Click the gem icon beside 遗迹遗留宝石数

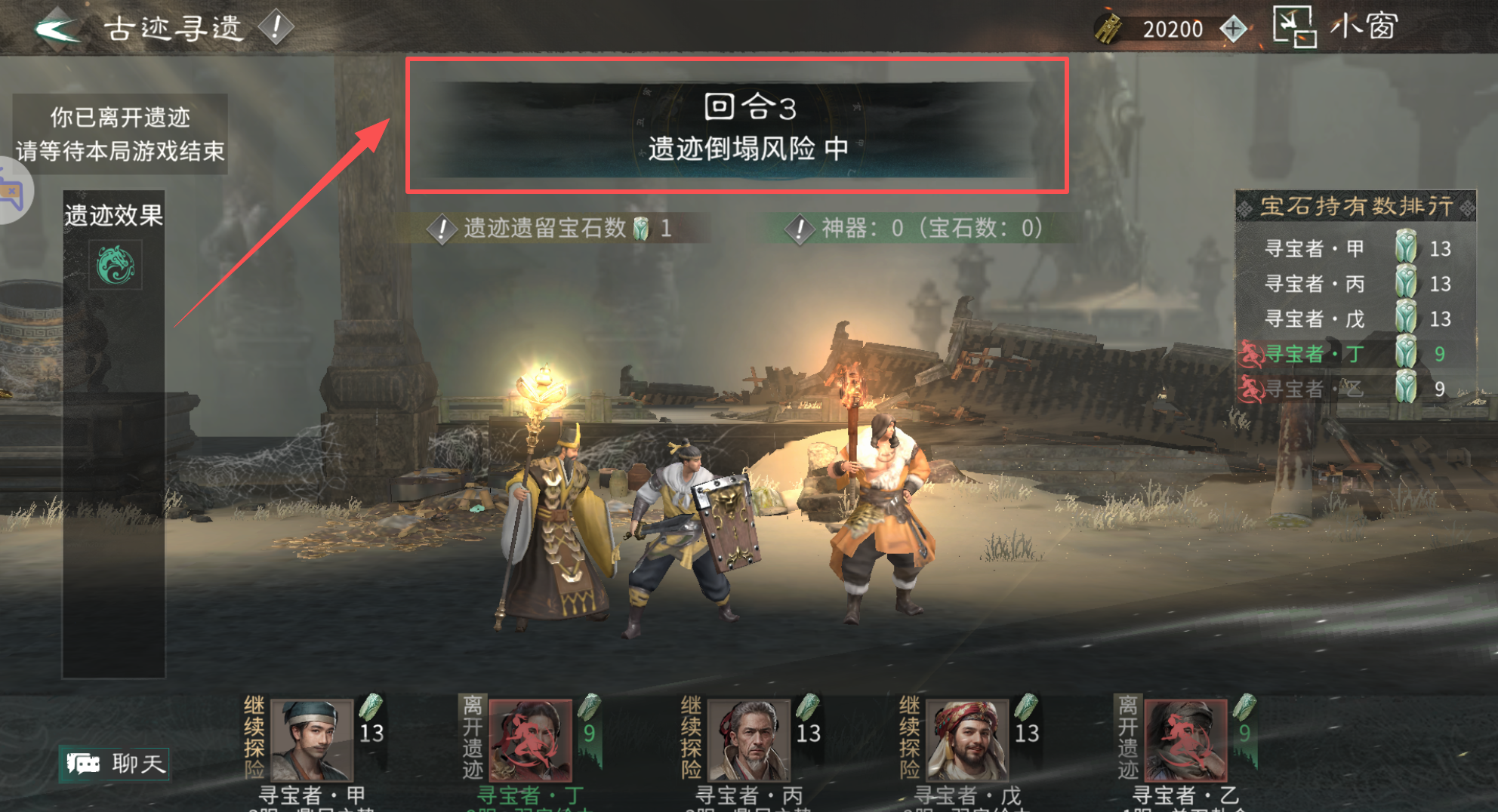point(641,229)
